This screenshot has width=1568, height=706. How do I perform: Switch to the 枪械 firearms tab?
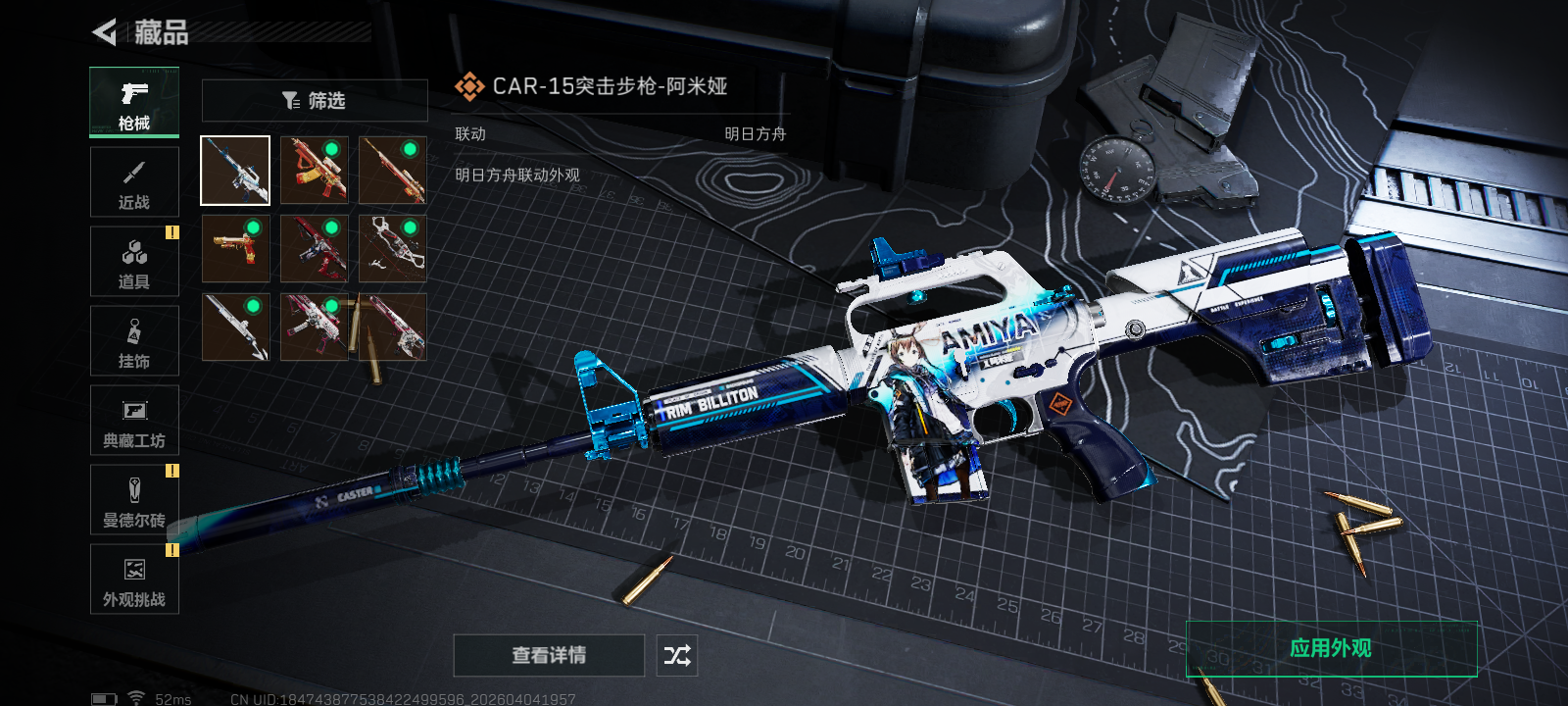click(x=134, y=102)
